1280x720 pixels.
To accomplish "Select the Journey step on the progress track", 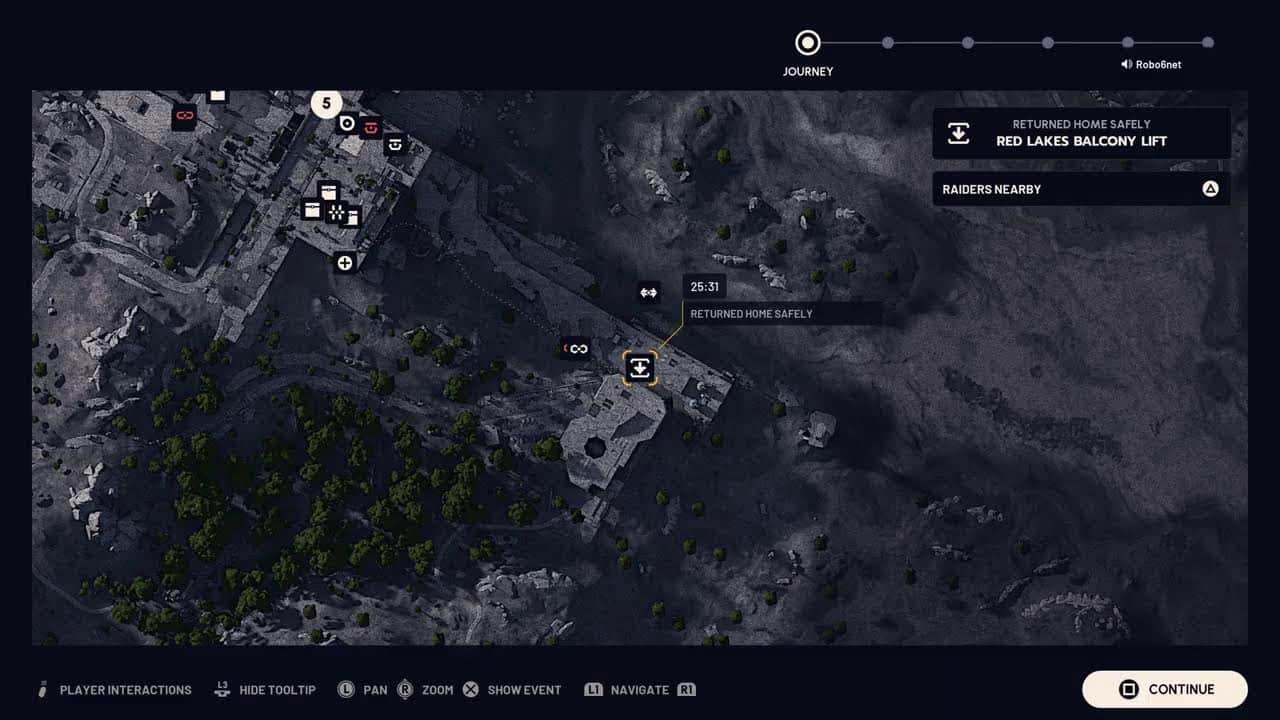I will click(807, 43).
